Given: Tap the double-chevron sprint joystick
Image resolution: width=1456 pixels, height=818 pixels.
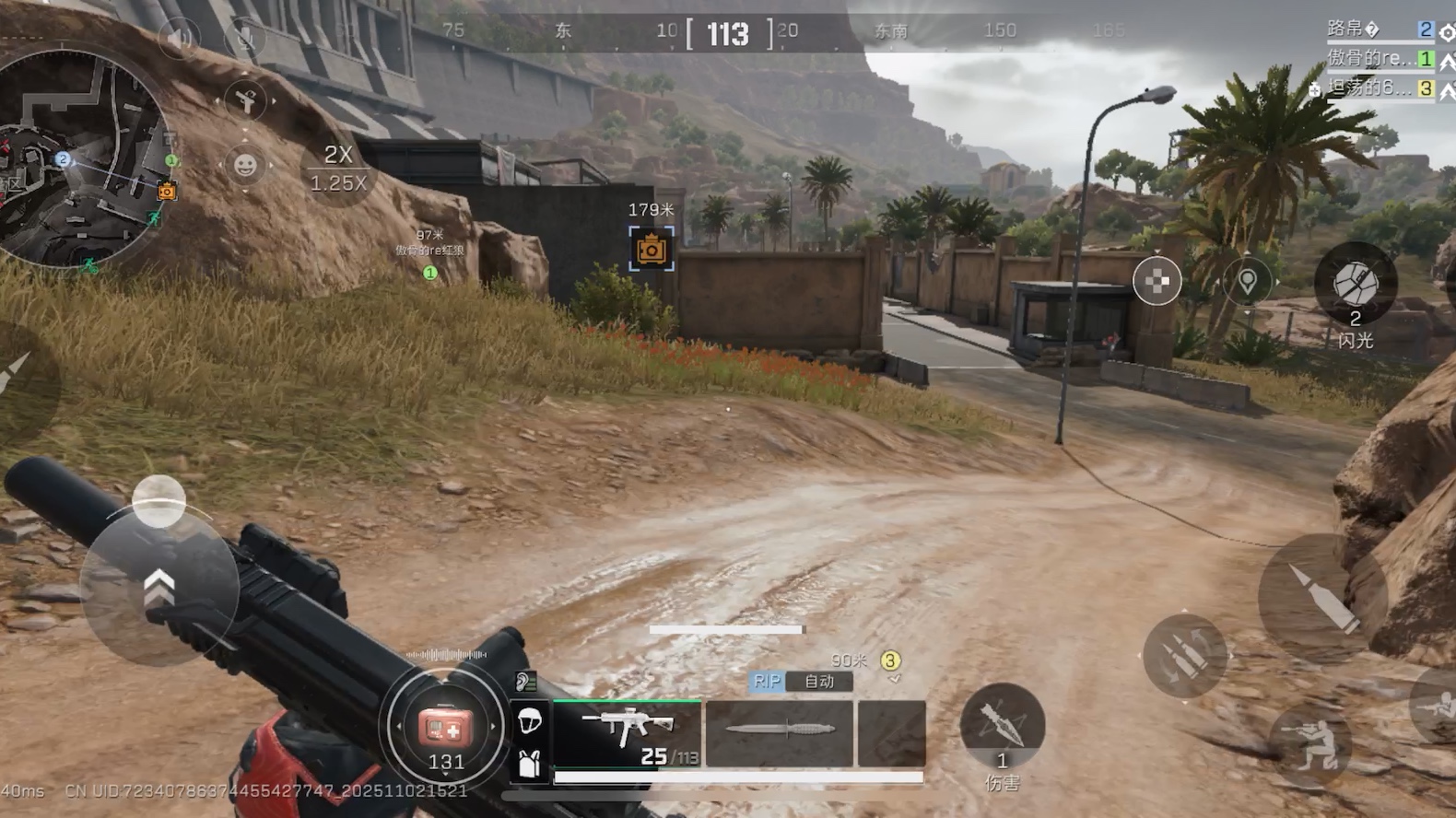Looking at the screenshot, I should tap(159, 588).
